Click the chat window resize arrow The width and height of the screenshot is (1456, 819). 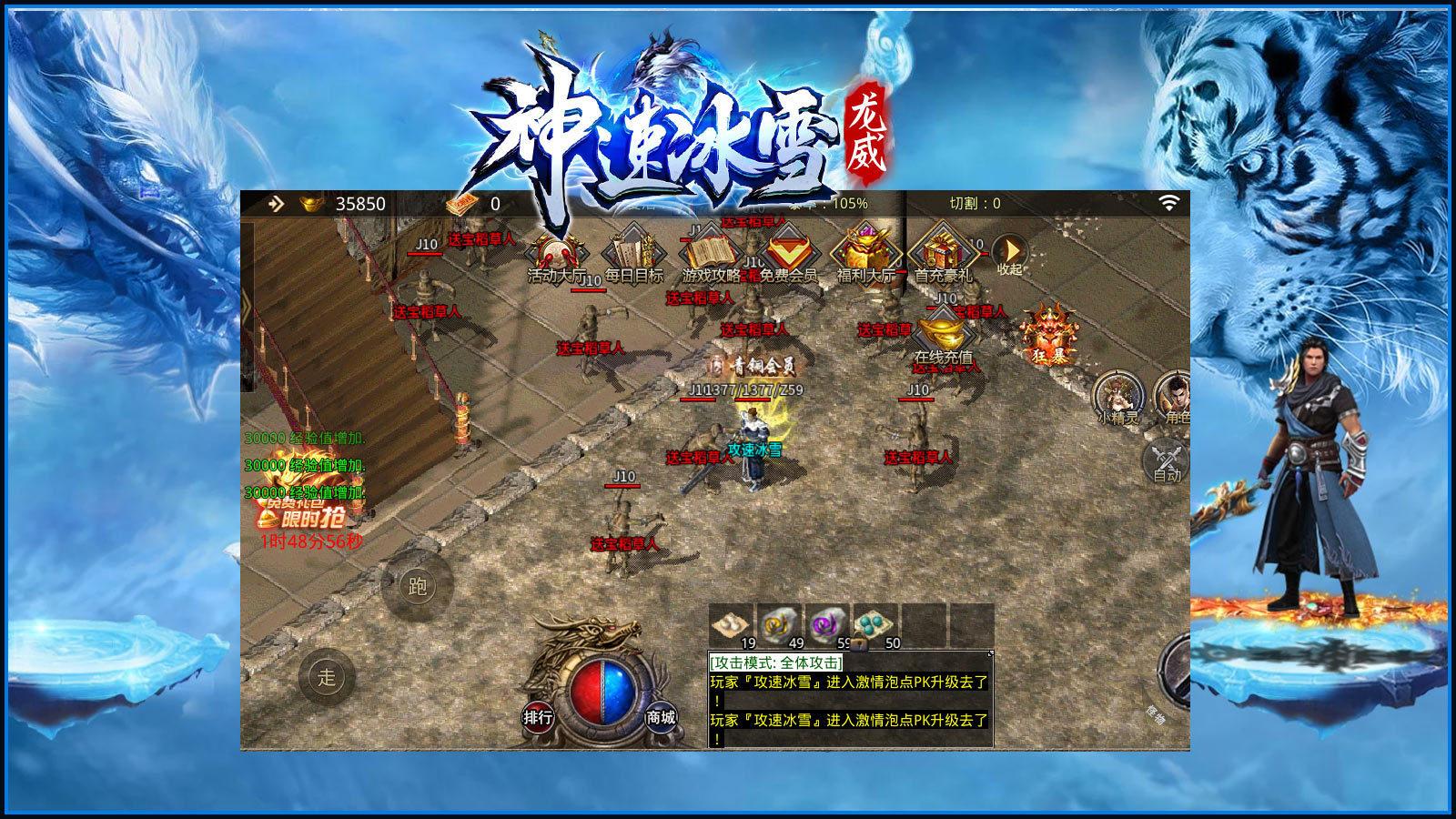(x=989, y=654)
